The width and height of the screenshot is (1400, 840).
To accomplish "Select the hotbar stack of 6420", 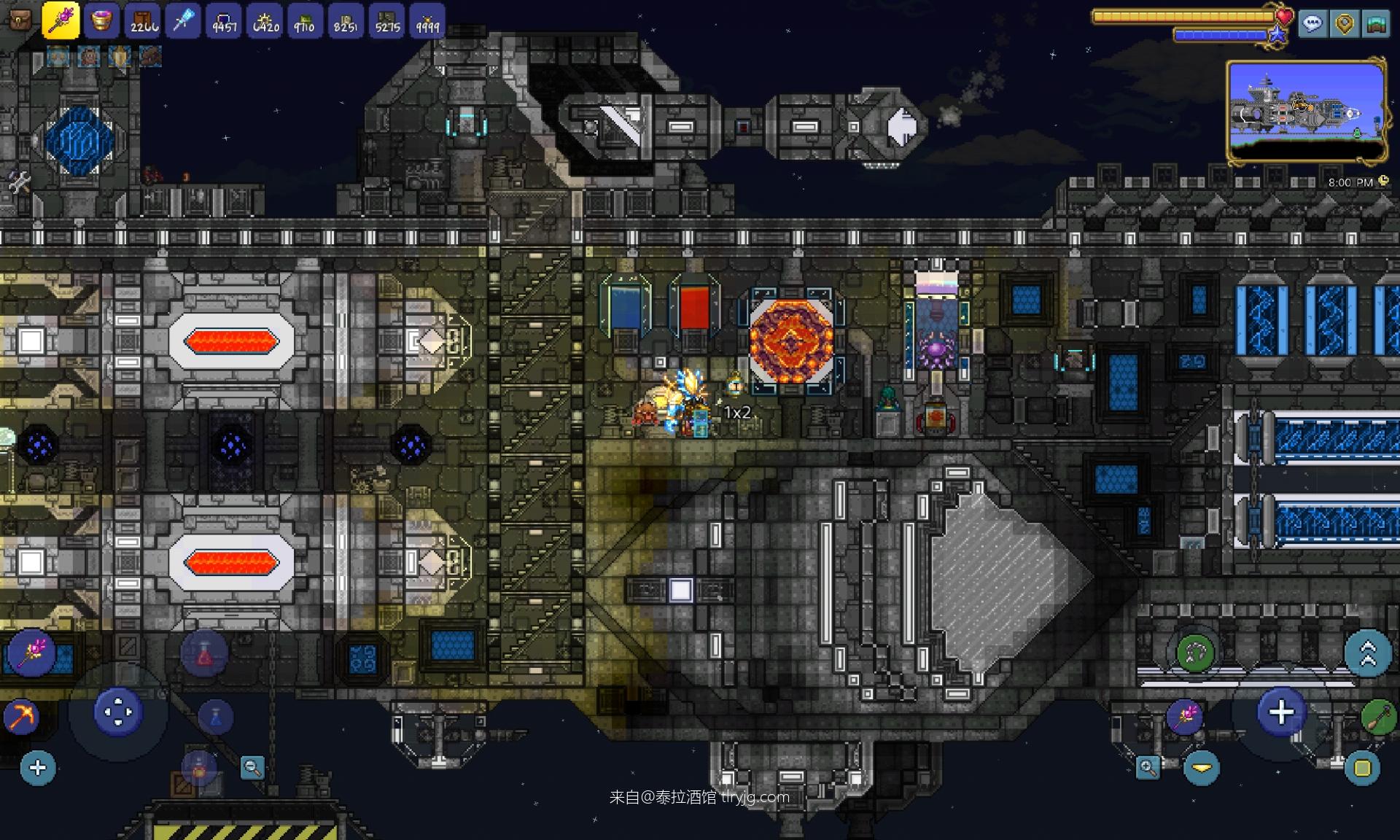I will pyautogui.click(x=265, y=20).
